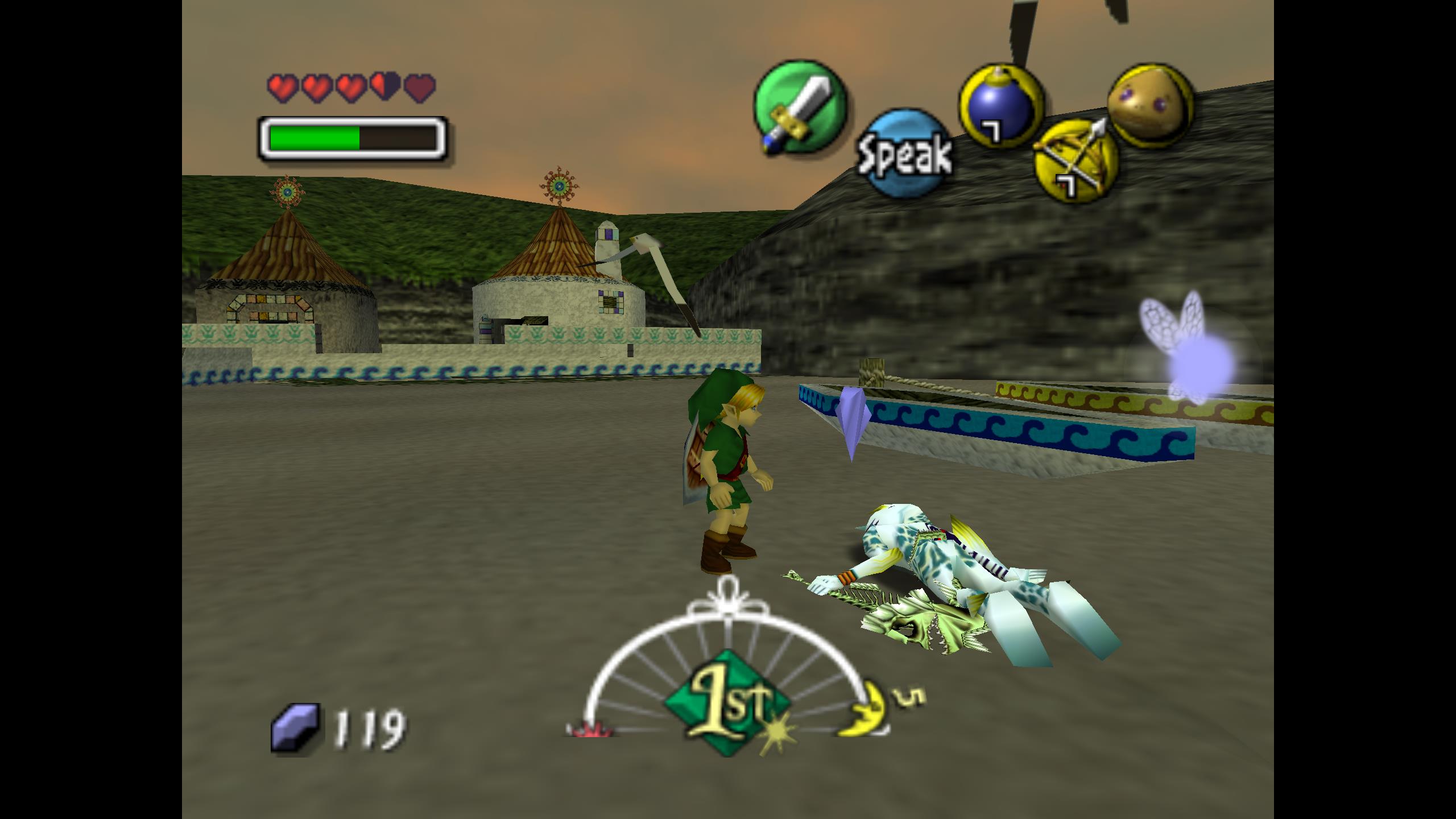Put on the Goron Mask icon
This screenshot has height=819, width=1456.
pos(1149,107)
